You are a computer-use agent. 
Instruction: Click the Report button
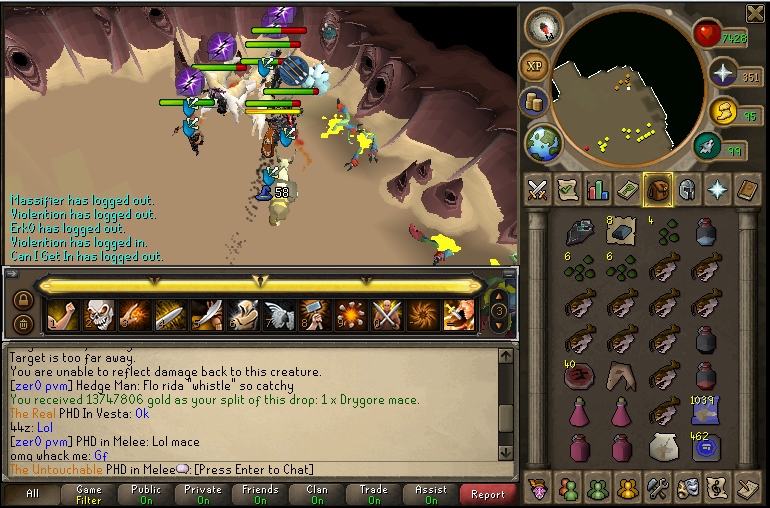488,494
